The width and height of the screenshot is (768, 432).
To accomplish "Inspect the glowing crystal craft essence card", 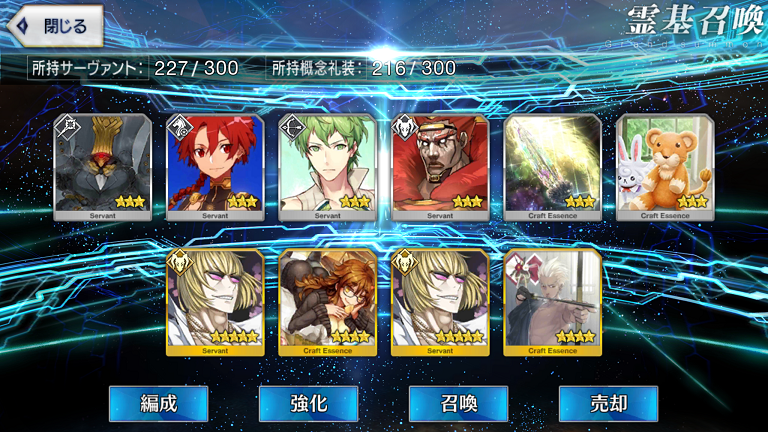I will pos(553,166).
